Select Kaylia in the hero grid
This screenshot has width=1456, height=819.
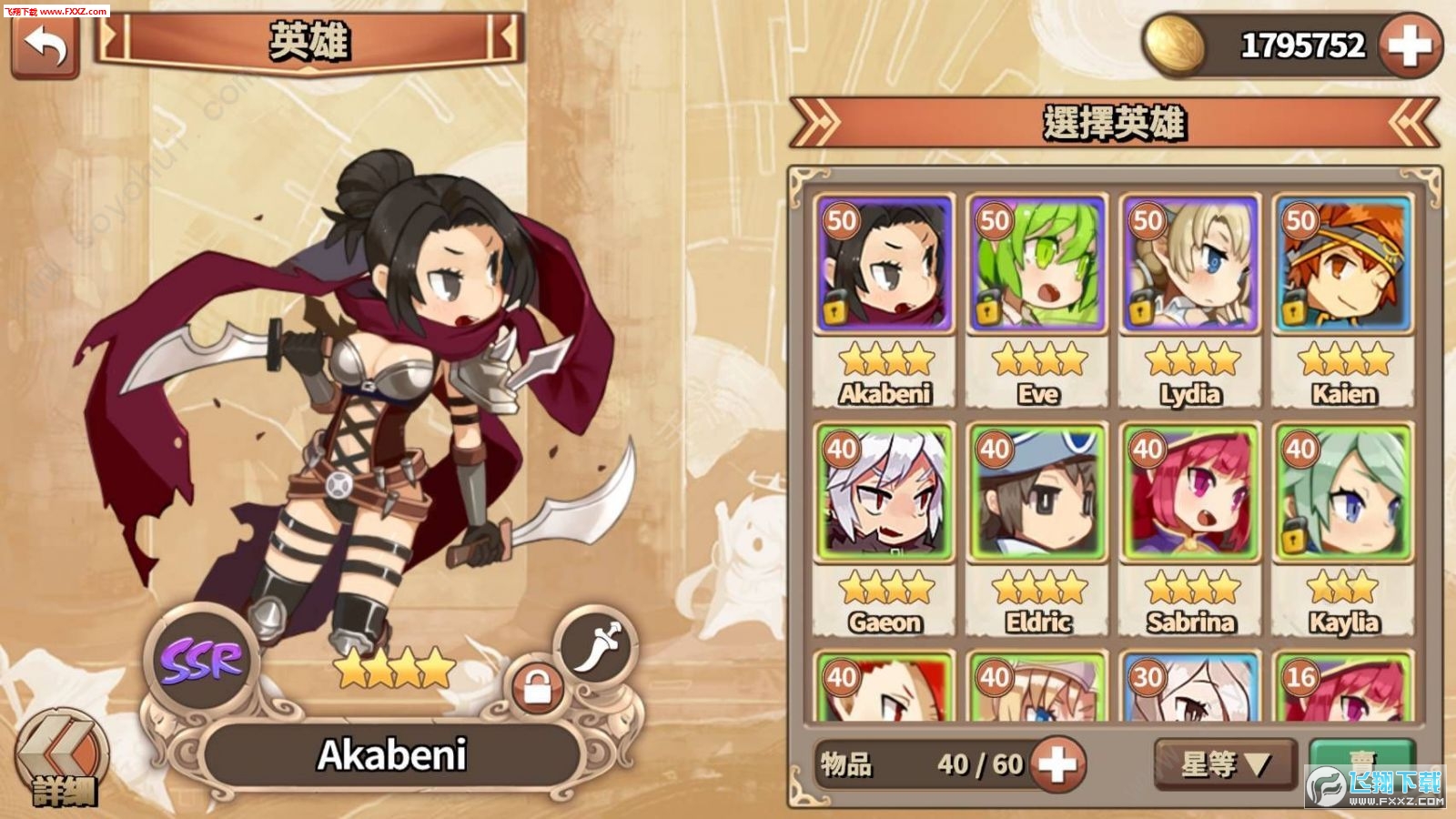(1343, 492)
